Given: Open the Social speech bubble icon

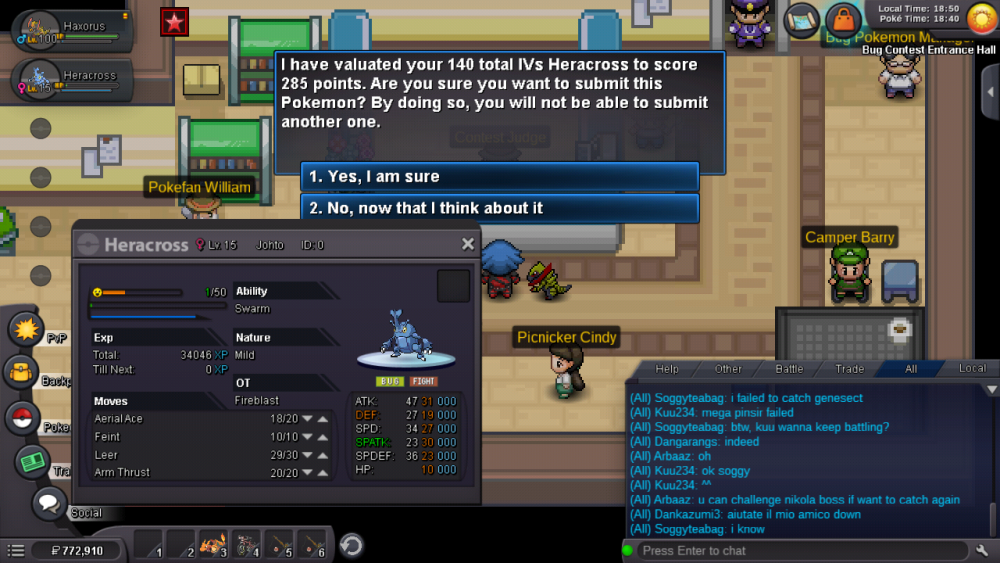Looking at the screenshot, I should (x=48, y=503).
